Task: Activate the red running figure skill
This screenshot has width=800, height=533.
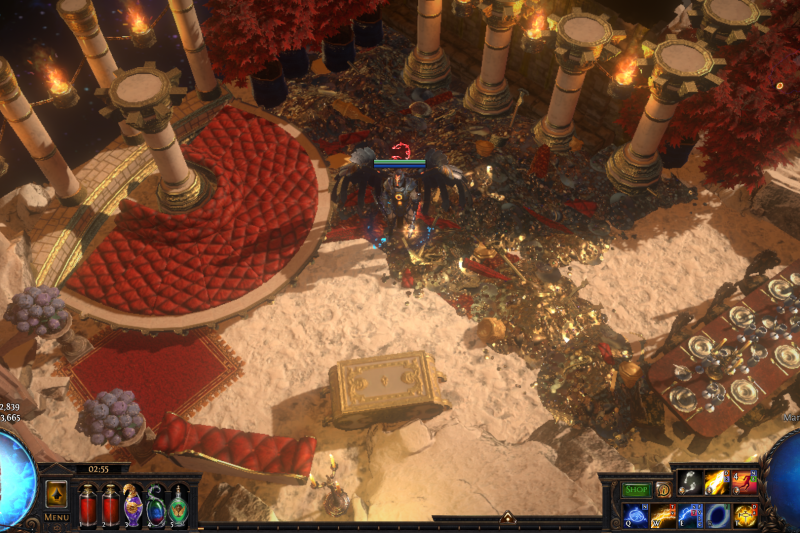Action: [x=745, y=483]
